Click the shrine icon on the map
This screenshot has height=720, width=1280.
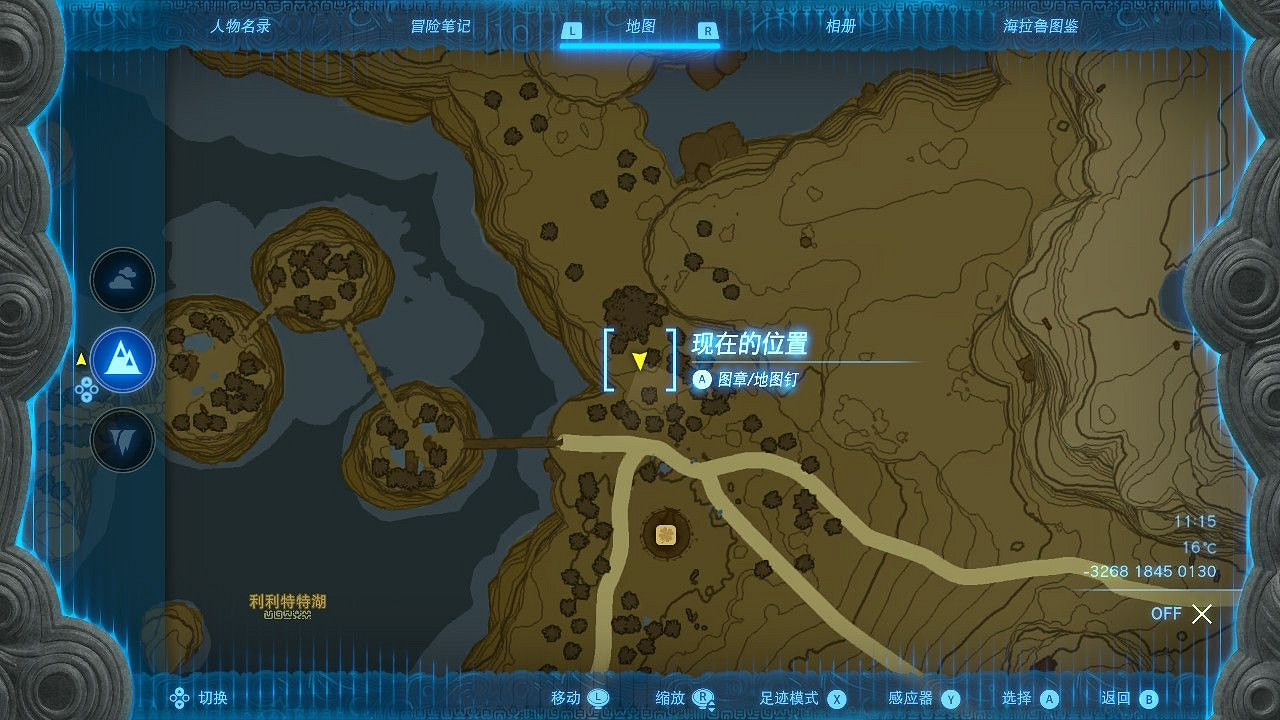point(665,534)
